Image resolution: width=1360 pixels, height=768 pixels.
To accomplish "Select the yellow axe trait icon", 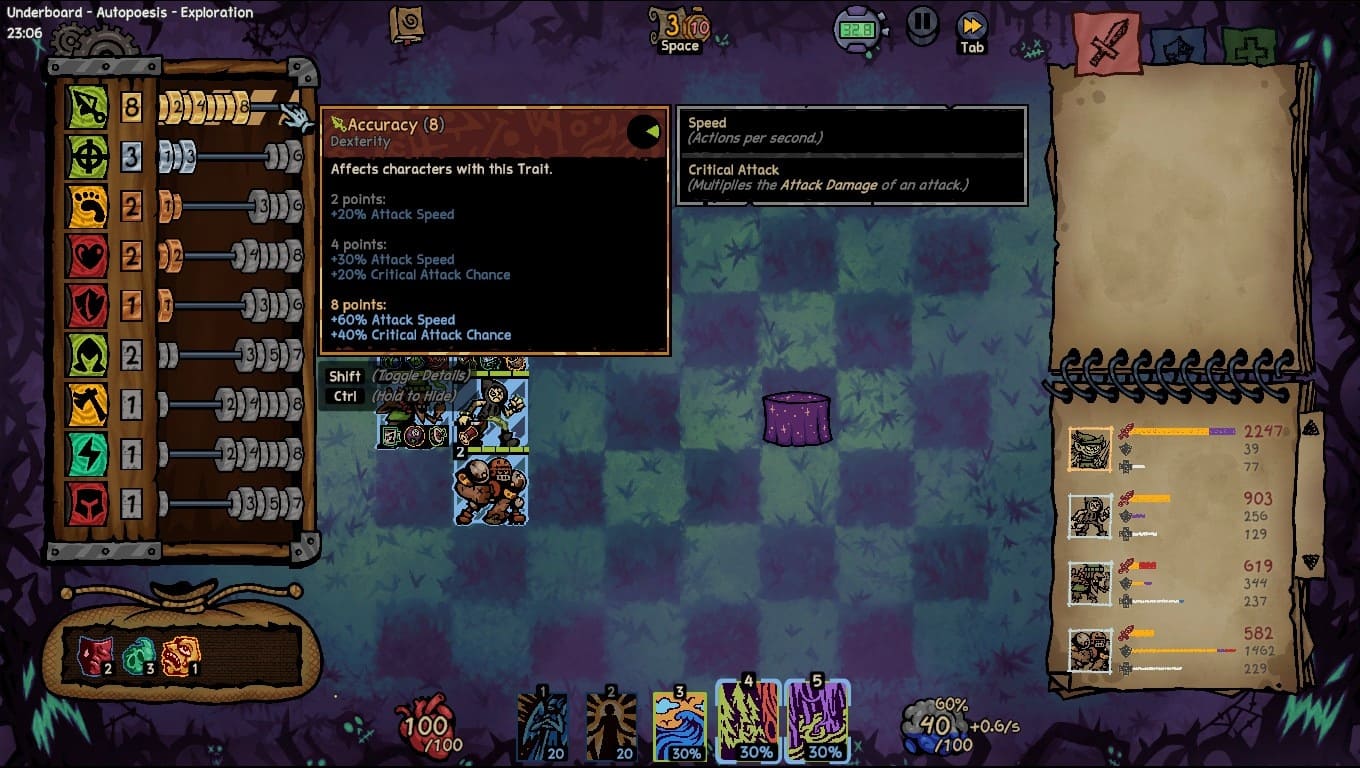I will point(87,405).
